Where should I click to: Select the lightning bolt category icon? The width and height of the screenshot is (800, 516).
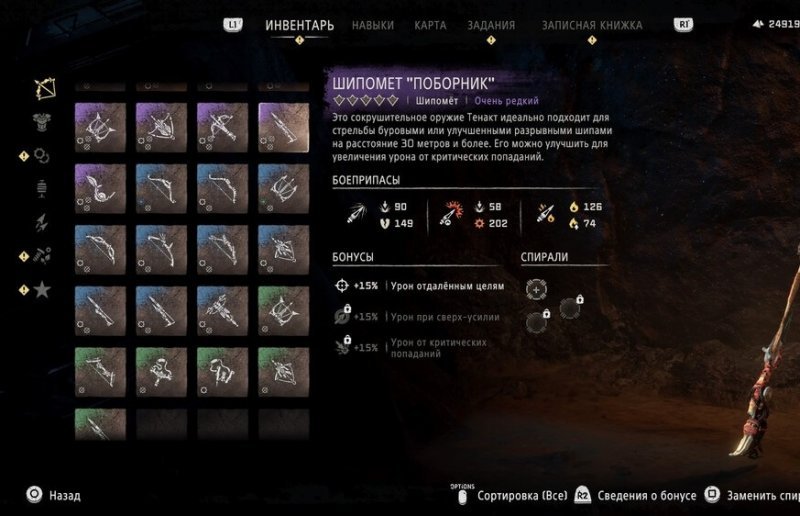pyautogui.click(x=43, y=222)
